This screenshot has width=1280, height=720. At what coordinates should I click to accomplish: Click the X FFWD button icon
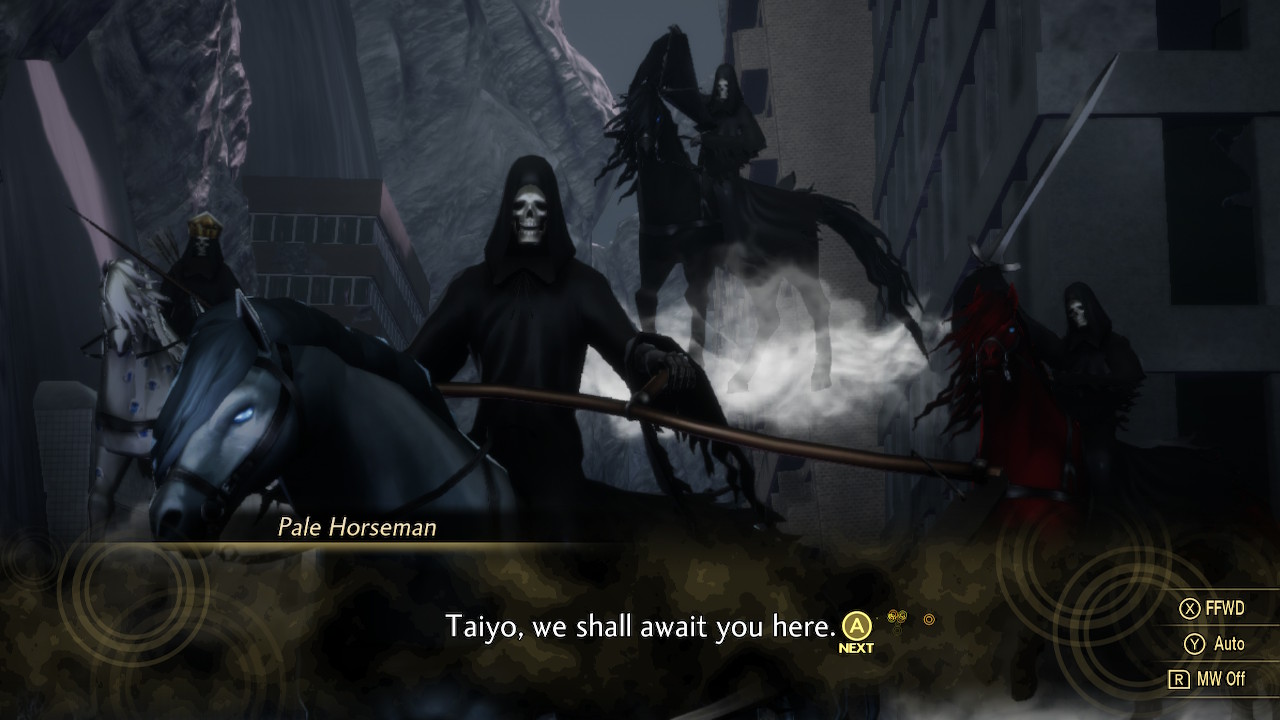(1188, 606)
